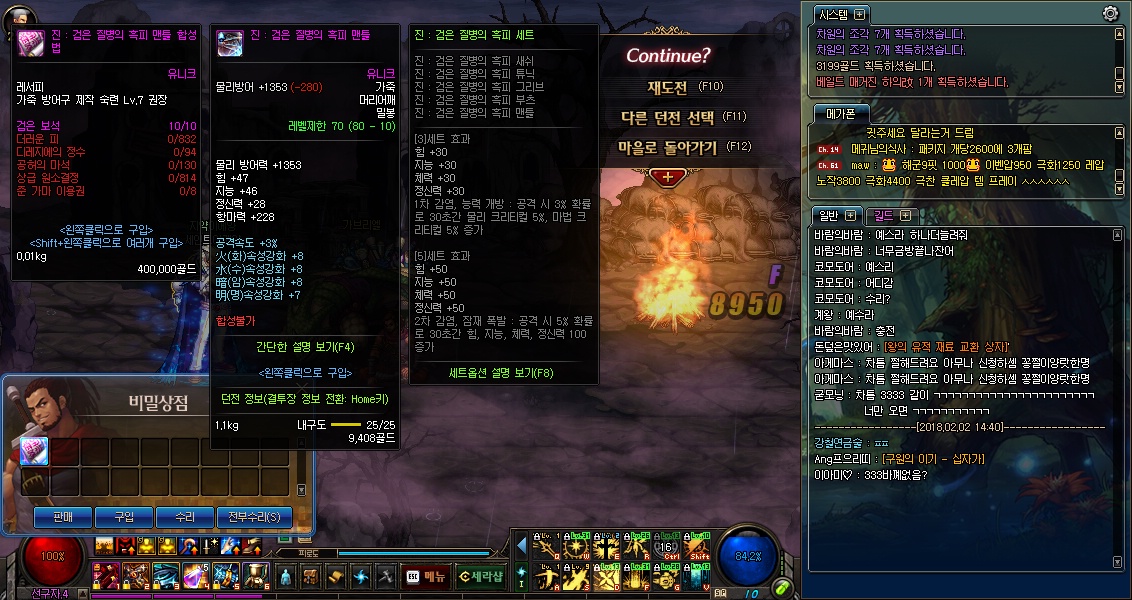Open chat settings with the gear icon
1132x600 pixels.
click(1109, 13)
